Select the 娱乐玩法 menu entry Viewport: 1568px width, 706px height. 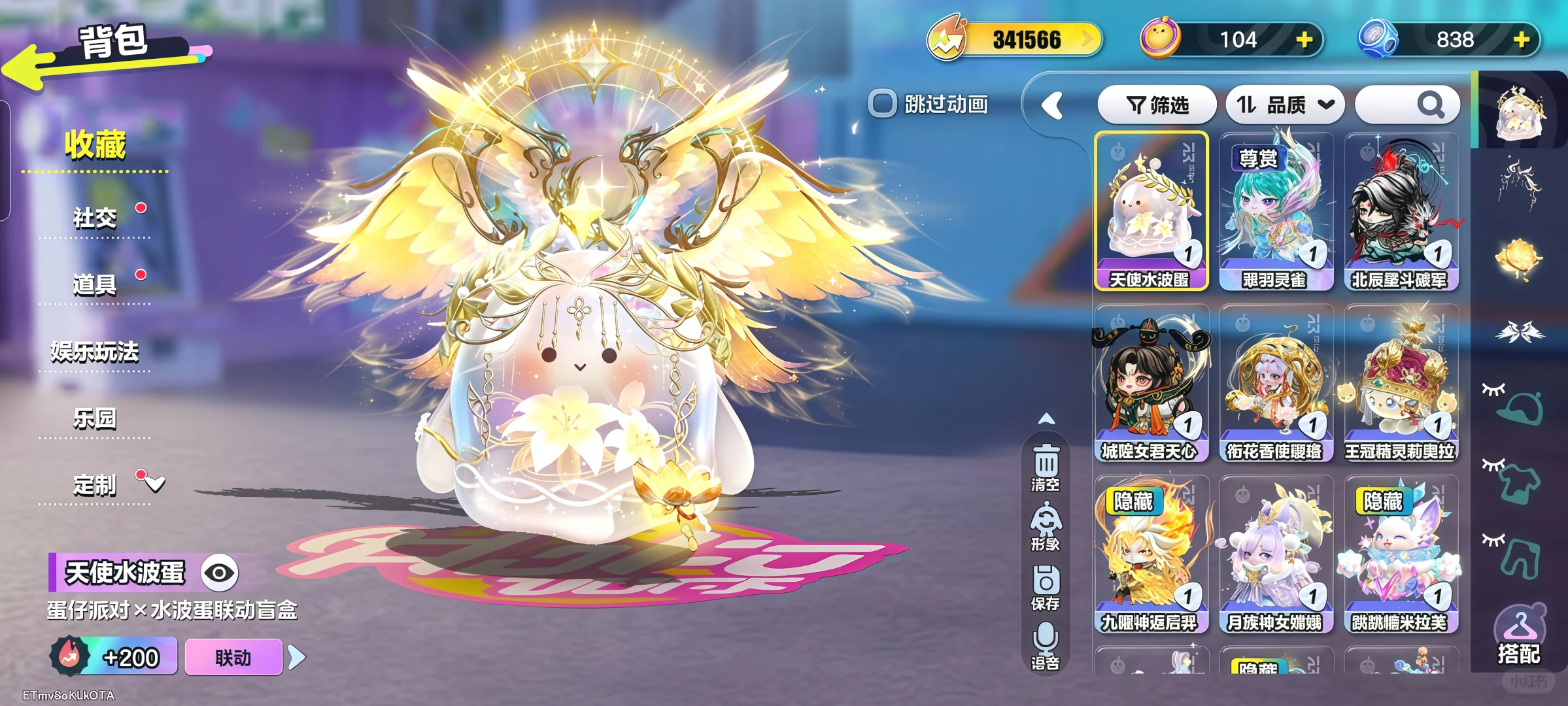tap(95, 352)
